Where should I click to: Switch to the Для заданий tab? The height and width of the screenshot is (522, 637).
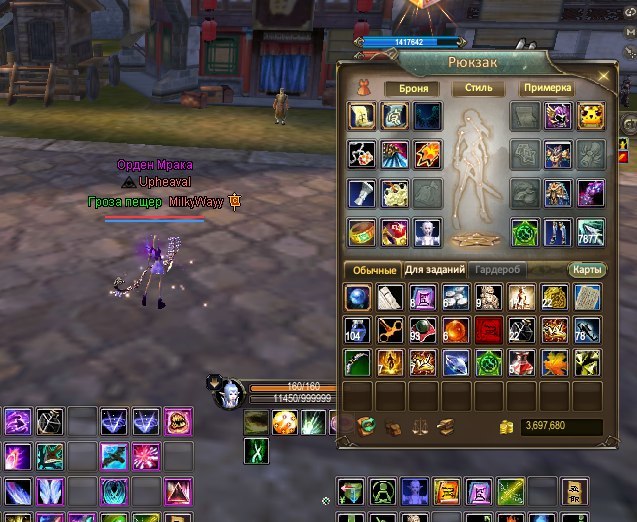click(x=434, y=271)
